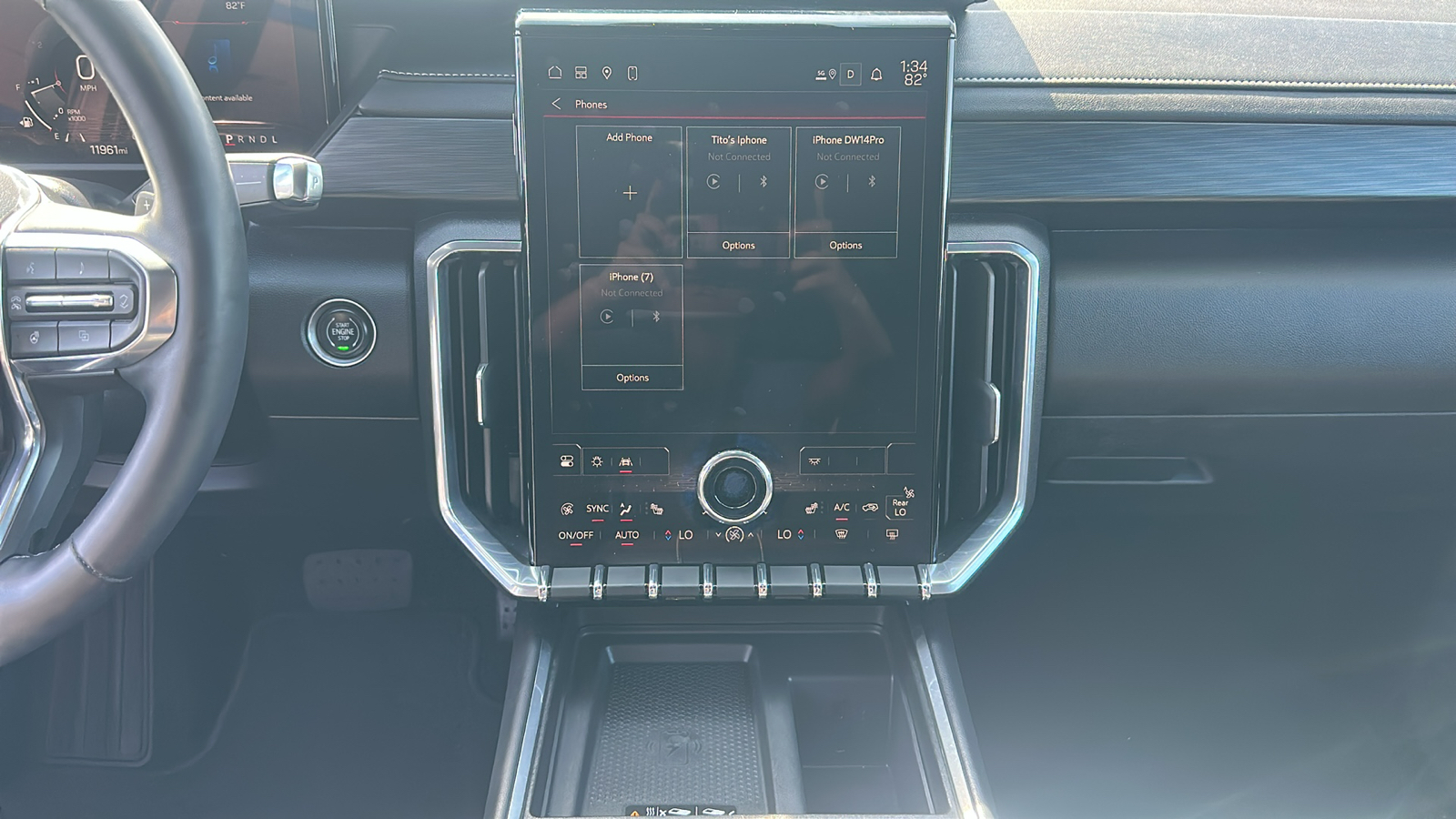The width and height of the screenshot is (1456, 819).
Task: Open notifications via the bell icon
Action: (876, 75)
